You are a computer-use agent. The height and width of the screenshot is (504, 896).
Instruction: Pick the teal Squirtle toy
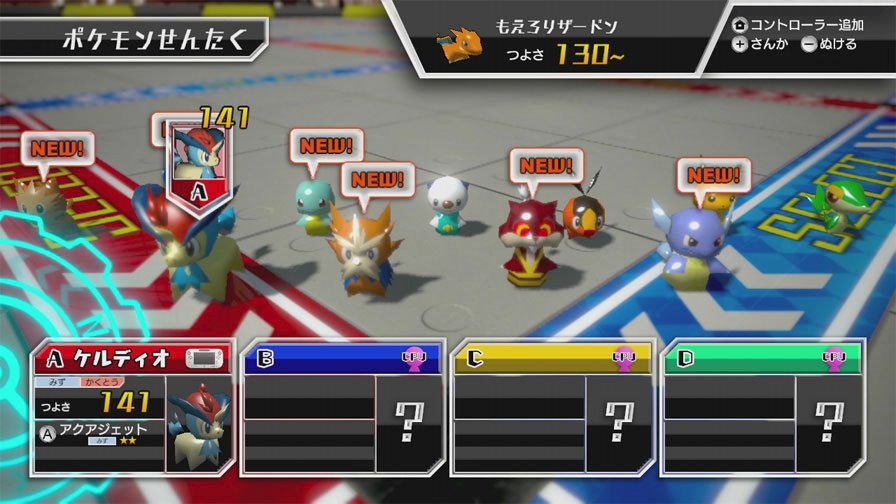coord(314,207)
